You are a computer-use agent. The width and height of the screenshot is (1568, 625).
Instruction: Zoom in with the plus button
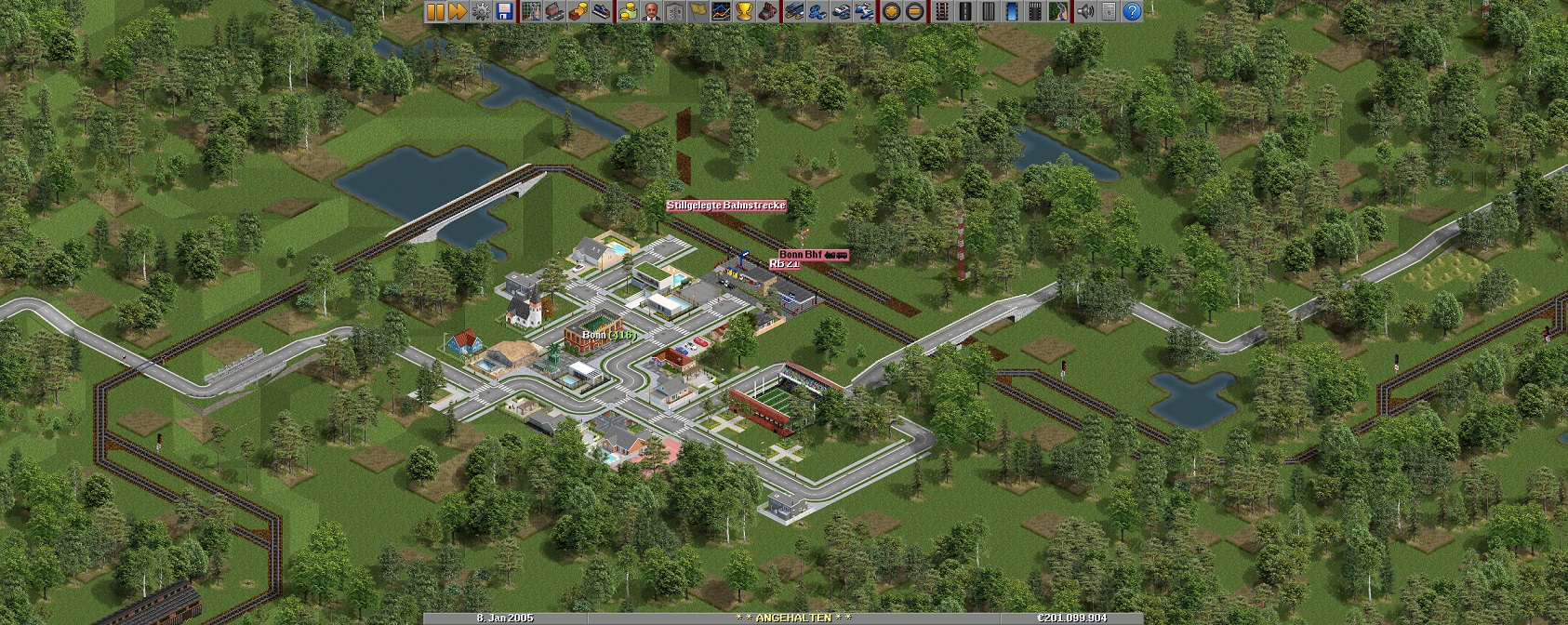(x=891, y=11)
